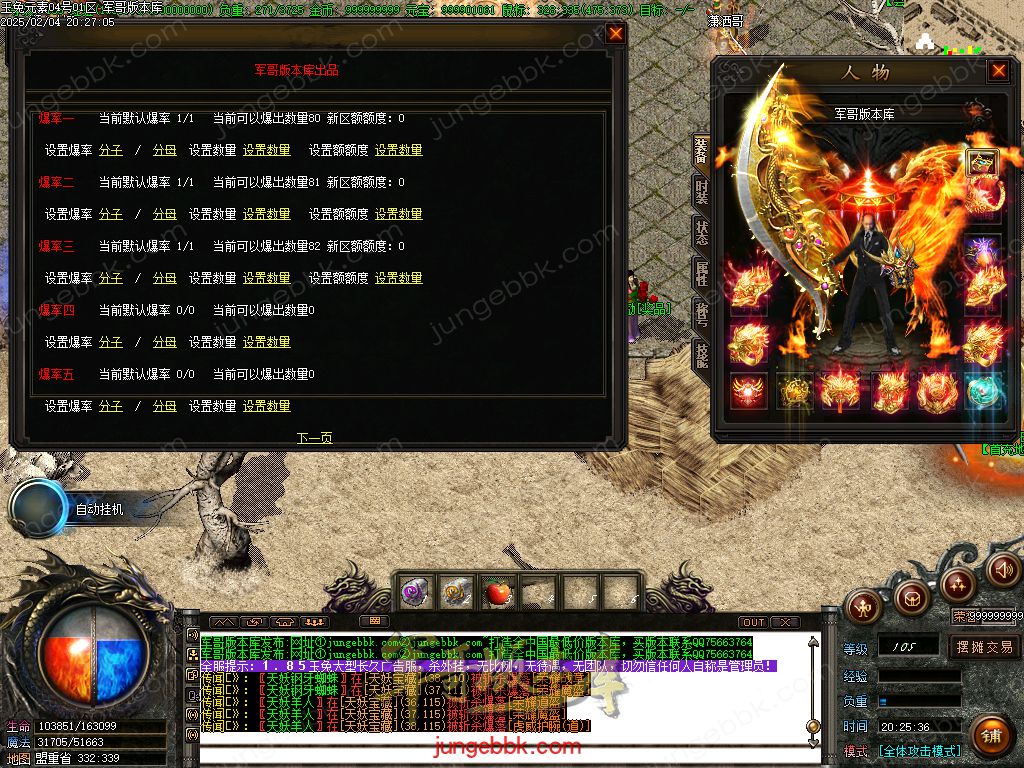Set the 分子 value for 爆率三

pos(111,278)
